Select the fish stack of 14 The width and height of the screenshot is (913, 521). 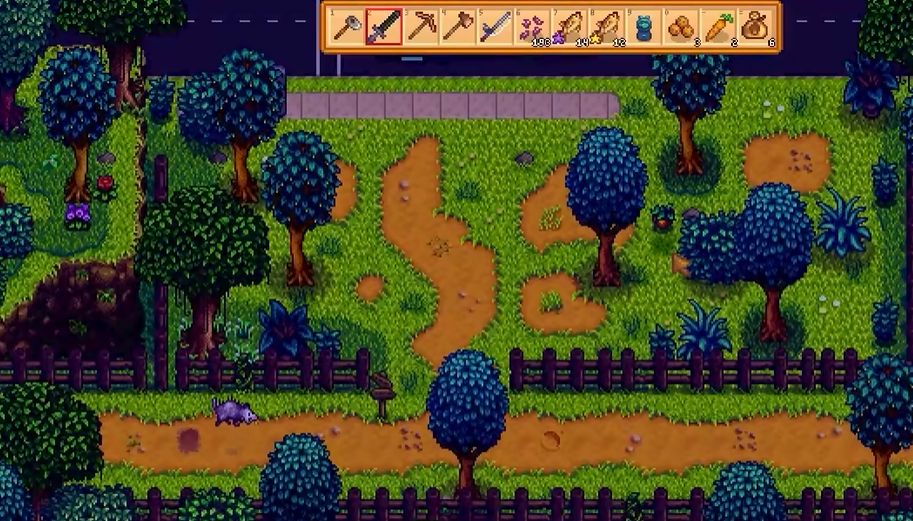569,27
